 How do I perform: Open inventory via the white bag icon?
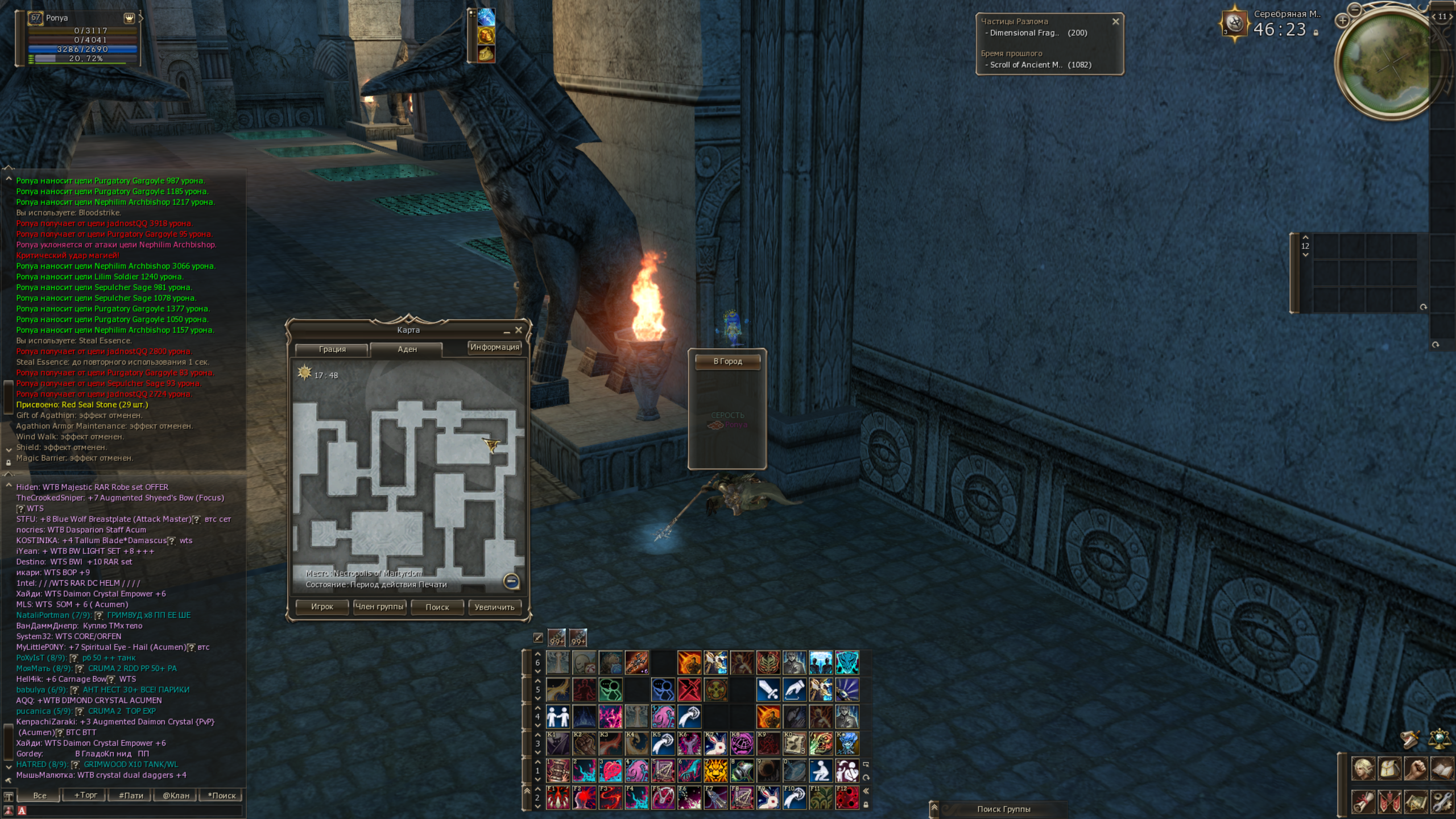click(x=1389, y=769)
